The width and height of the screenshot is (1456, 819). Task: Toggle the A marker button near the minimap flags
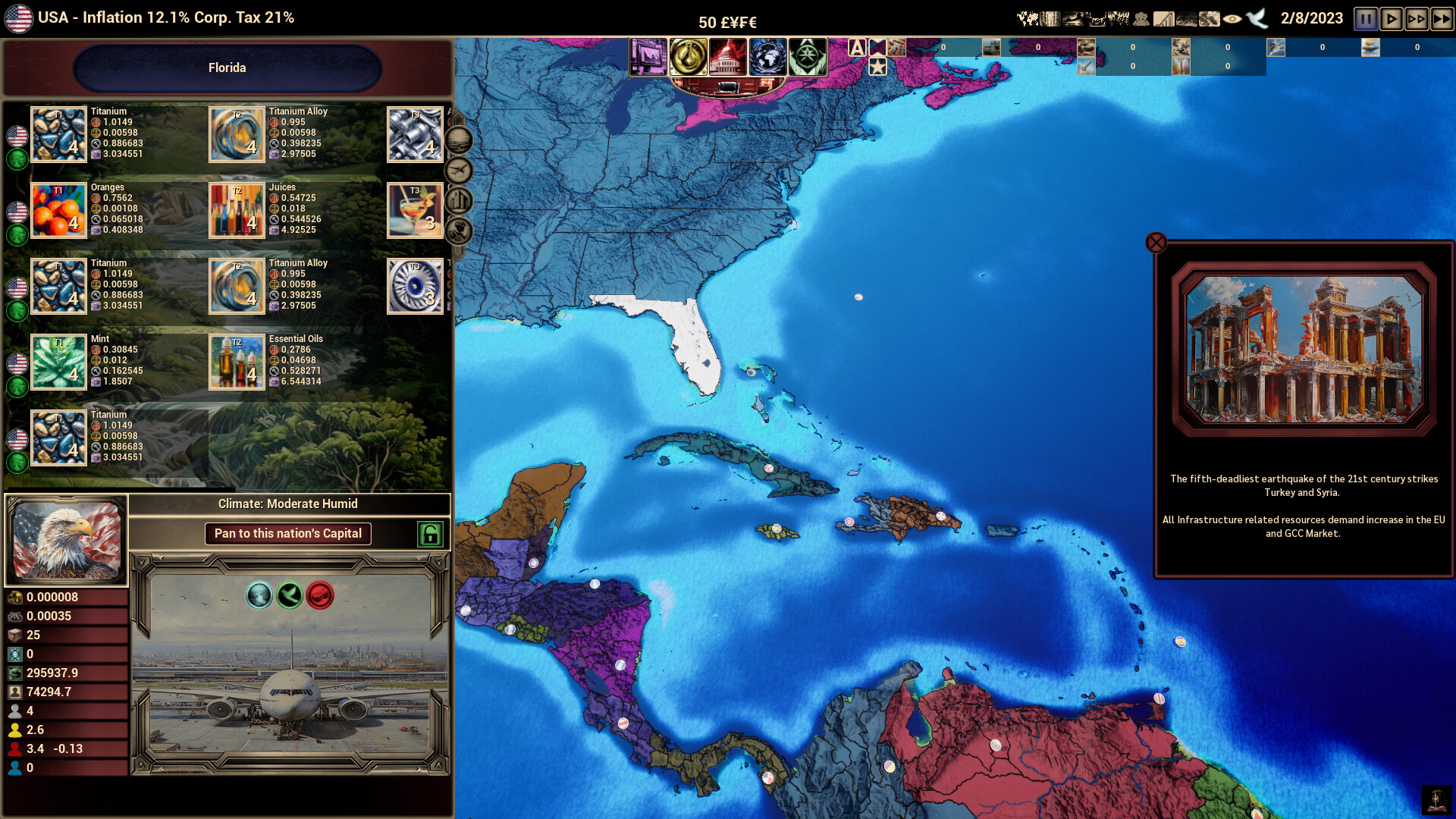tap(857, 48)
